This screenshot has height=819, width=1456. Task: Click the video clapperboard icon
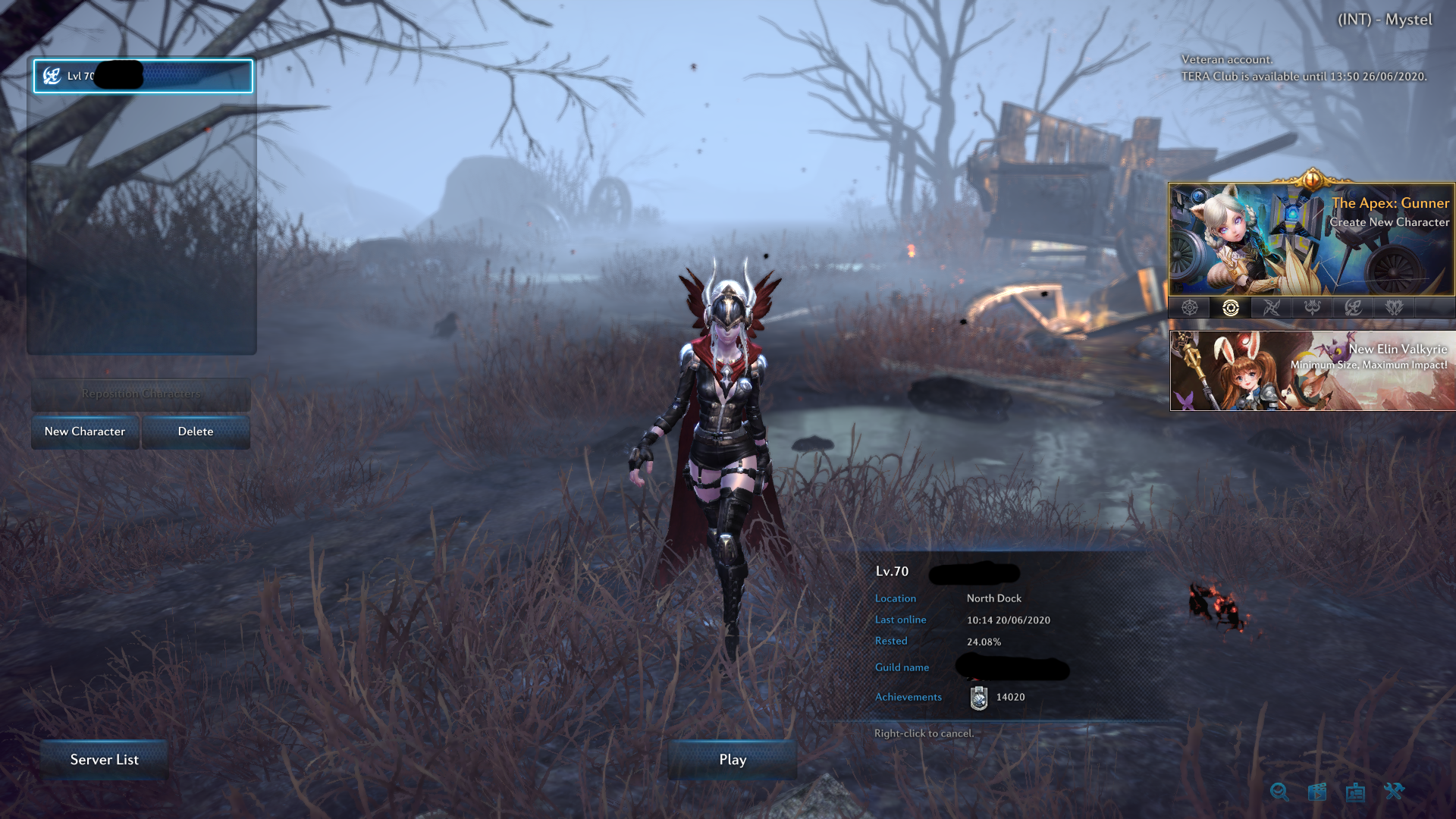coord(1317,792)
